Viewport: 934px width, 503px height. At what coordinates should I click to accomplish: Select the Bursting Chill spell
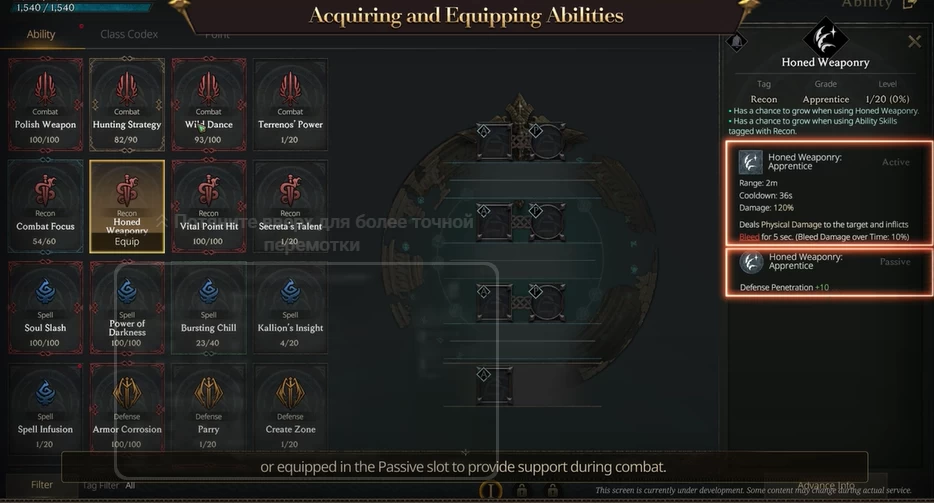209,302
